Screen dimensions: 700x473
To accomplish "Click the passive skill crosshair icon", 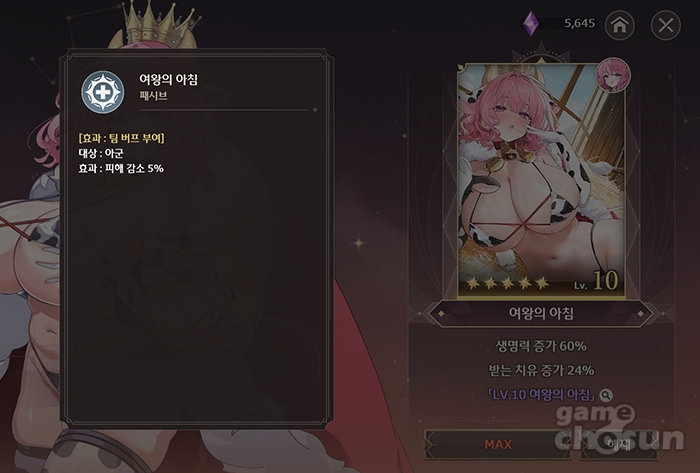I will click(102, 93).
